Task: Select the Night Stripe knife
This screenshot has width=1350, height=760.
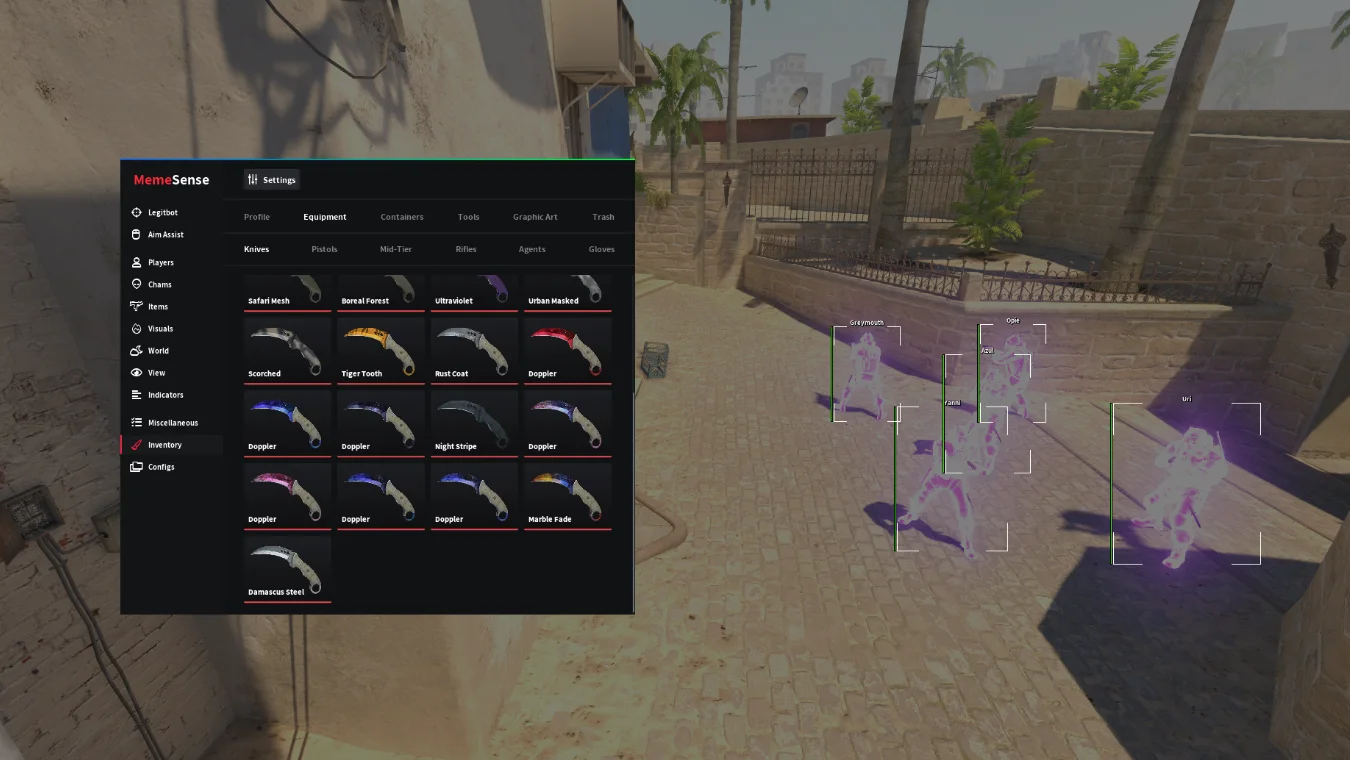Action: pos(474,424)
